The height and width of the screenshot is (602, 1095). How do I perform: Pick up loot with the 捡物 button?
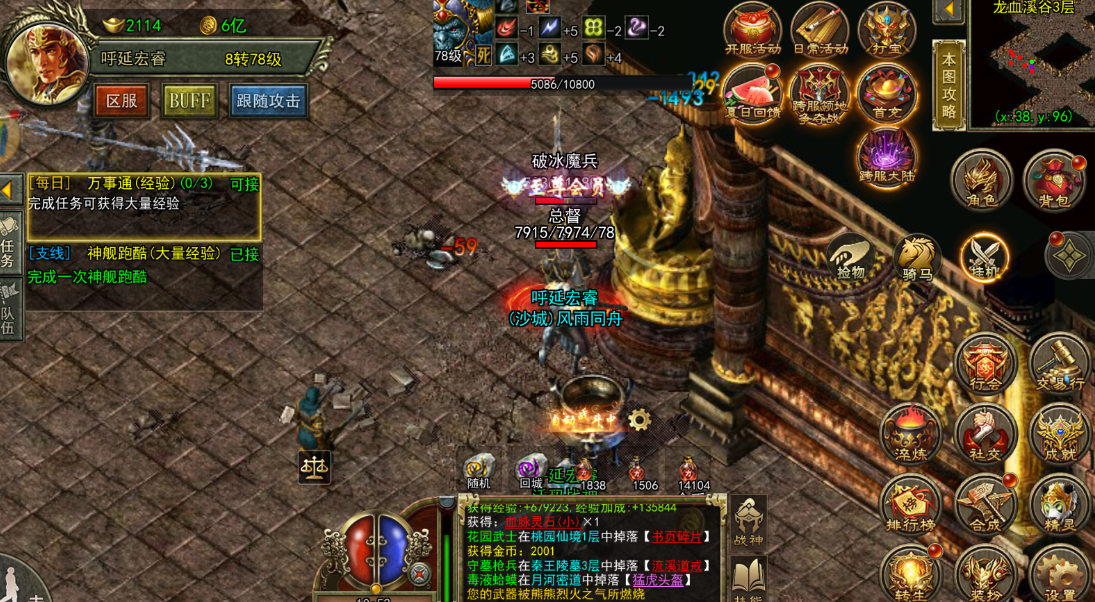pos(850,257)
